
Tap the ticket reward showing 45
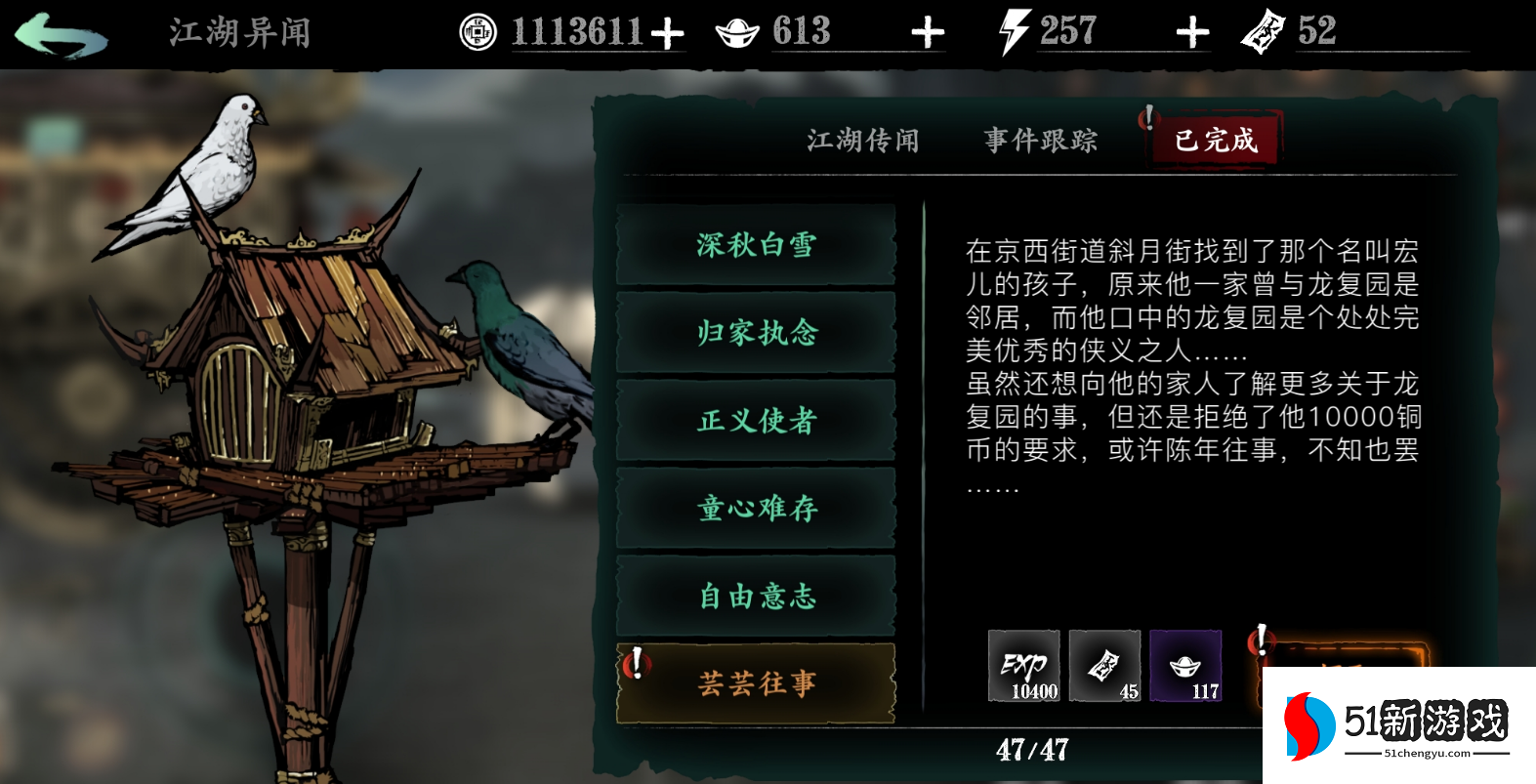point(1104,667)
